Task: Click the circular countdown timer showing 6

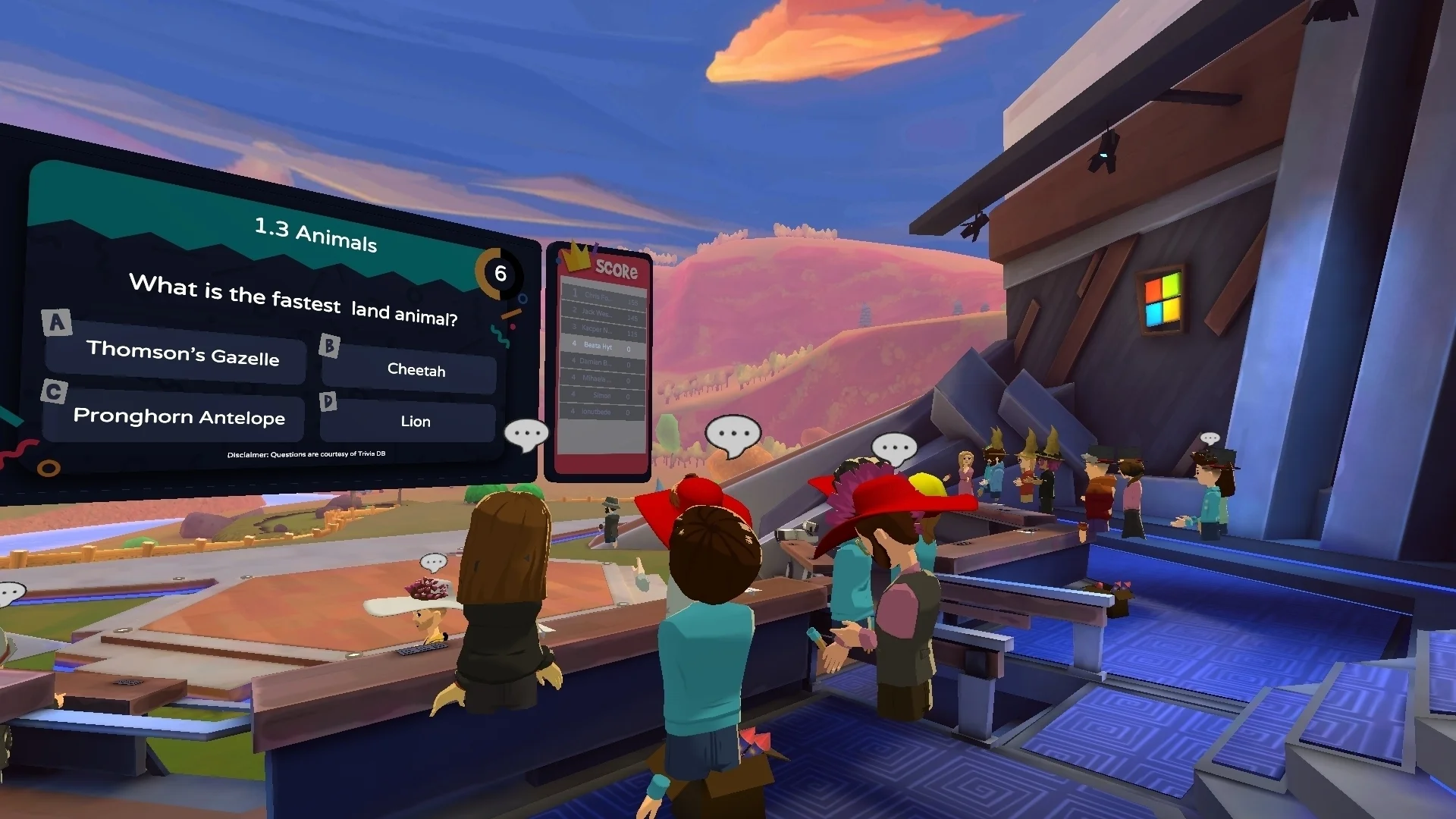Action: click(500, 275)
